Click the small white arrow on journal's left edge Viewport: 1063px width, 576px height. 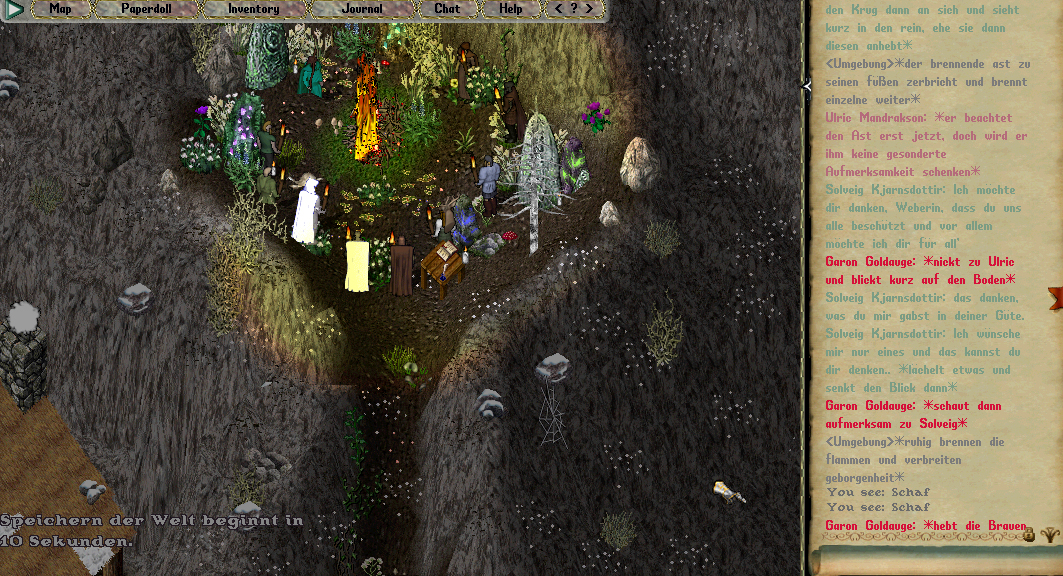pos(807,87)
